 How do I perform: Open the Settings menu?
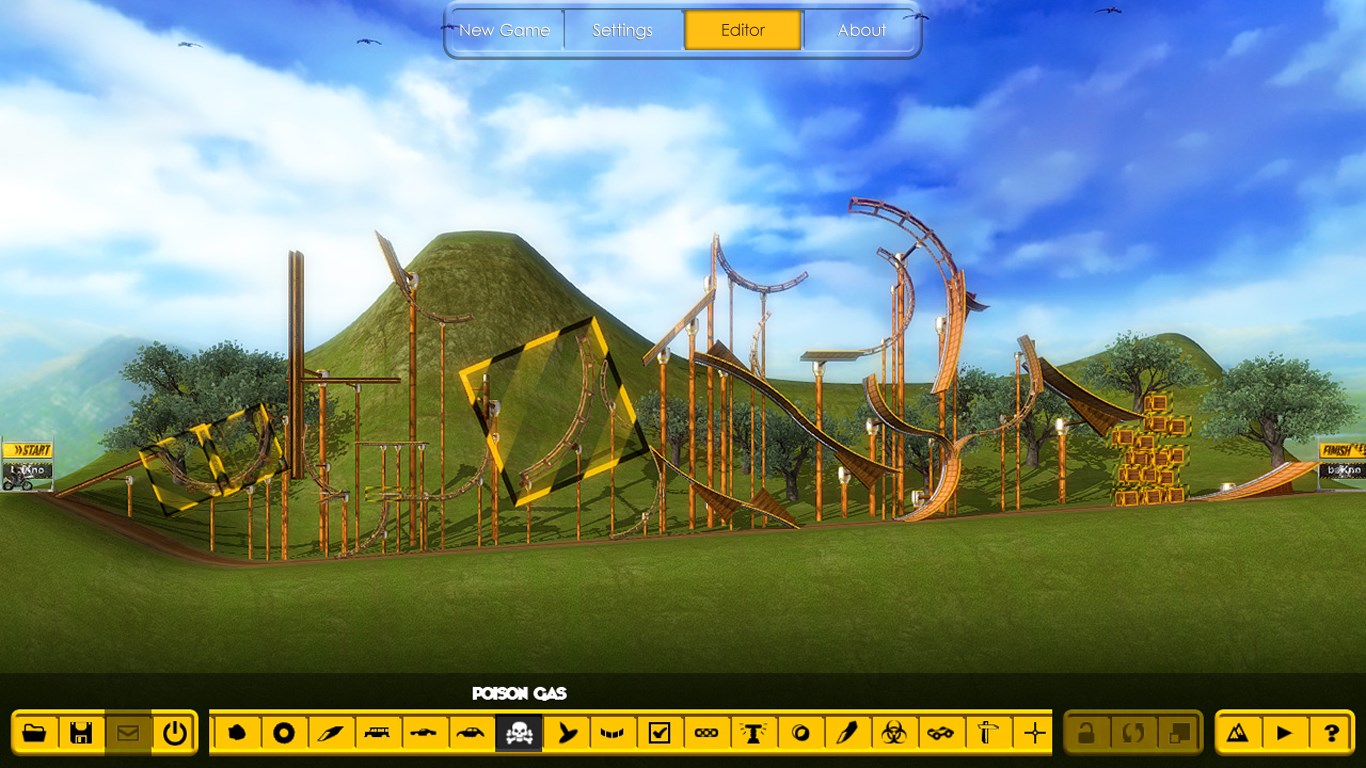pos(622,30)
